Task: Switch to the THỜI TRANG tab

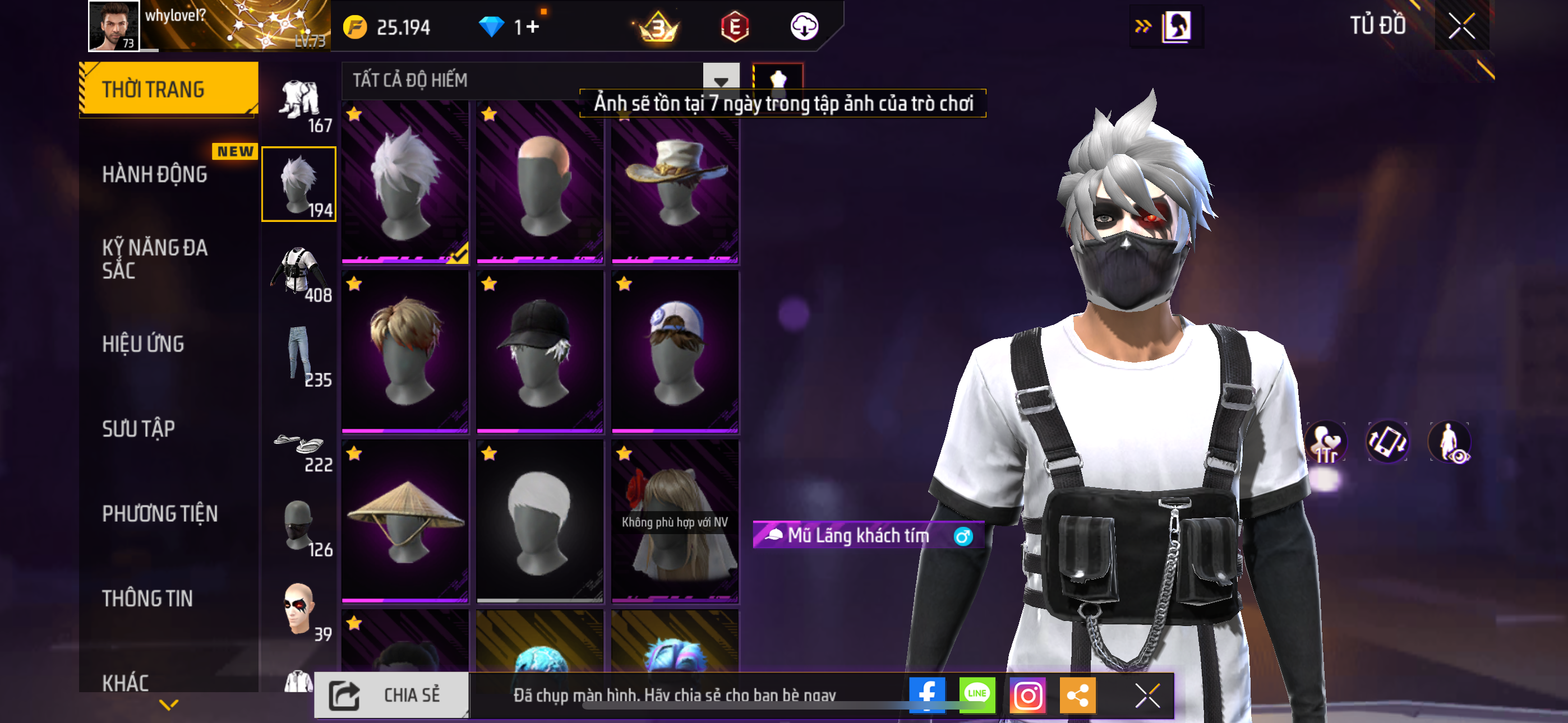Action: (x=168, y=89)
